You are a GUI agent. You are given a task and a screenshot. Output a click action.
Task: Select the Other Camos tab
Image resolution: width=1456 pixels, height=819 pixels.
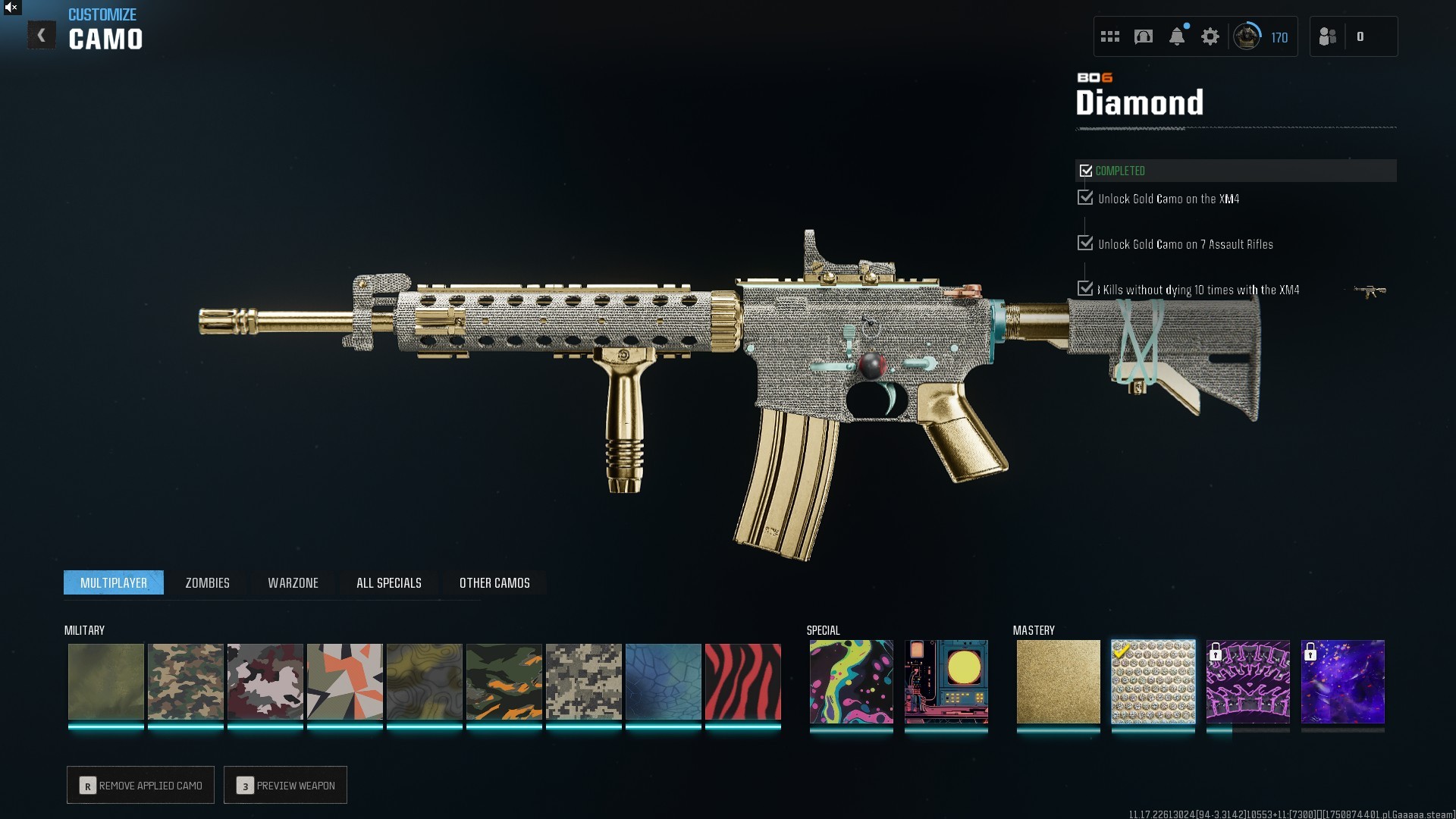494,582
